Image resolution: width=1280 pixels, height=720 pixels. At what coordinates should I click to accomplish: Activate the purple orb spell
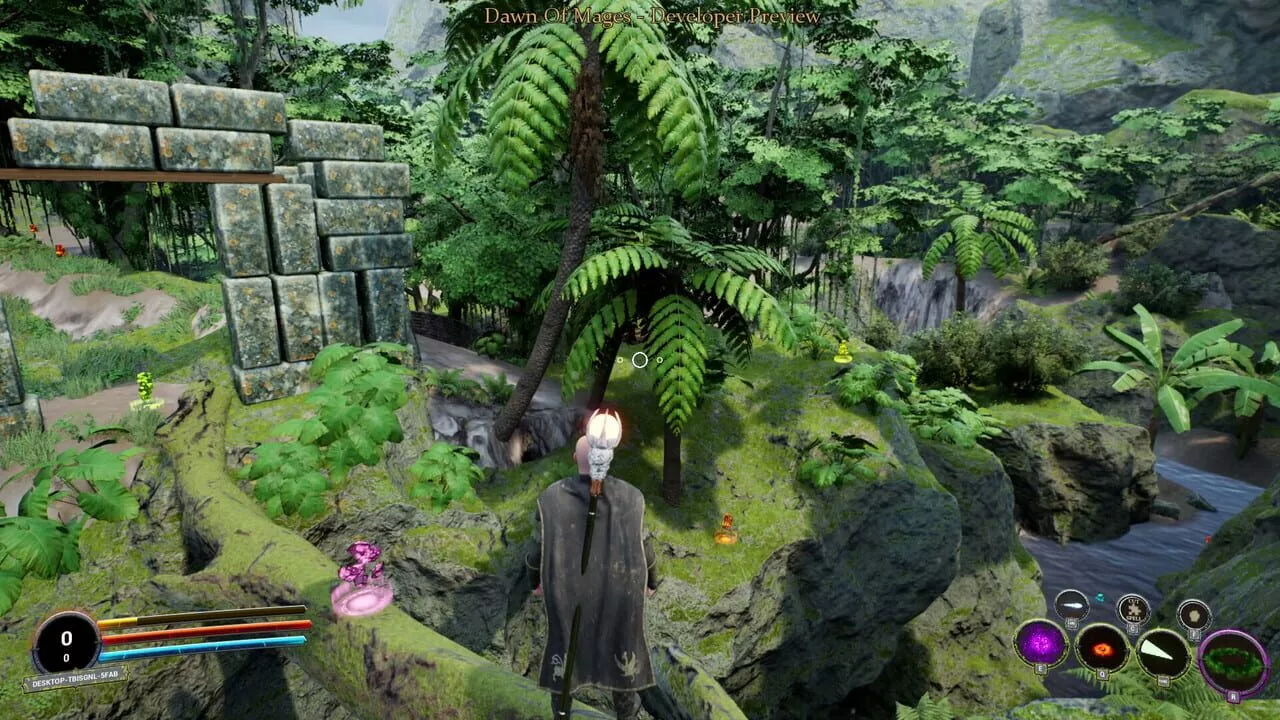point(1041,643)
